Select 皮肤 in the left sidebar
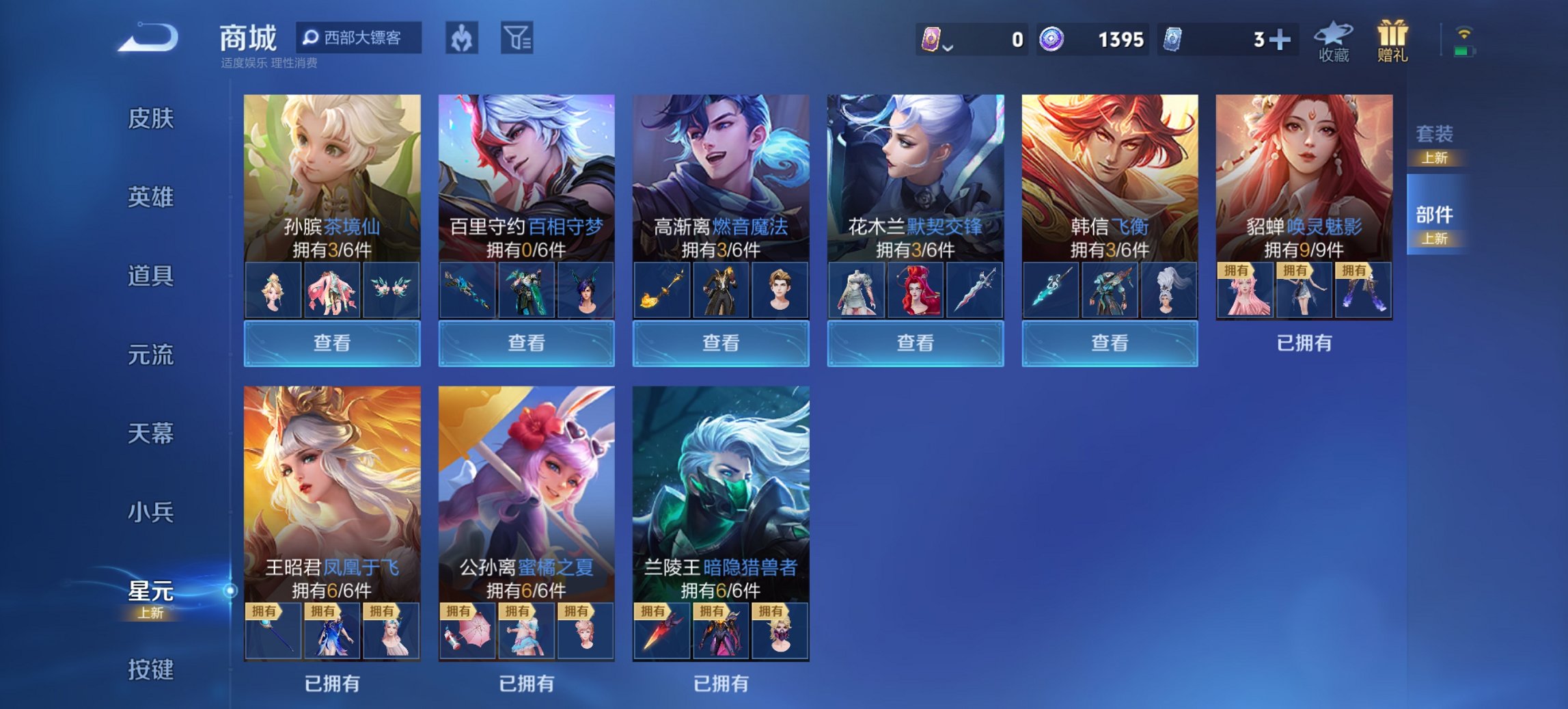The image size is (1568, 709). pyautogui.click(x=152, y=118)
